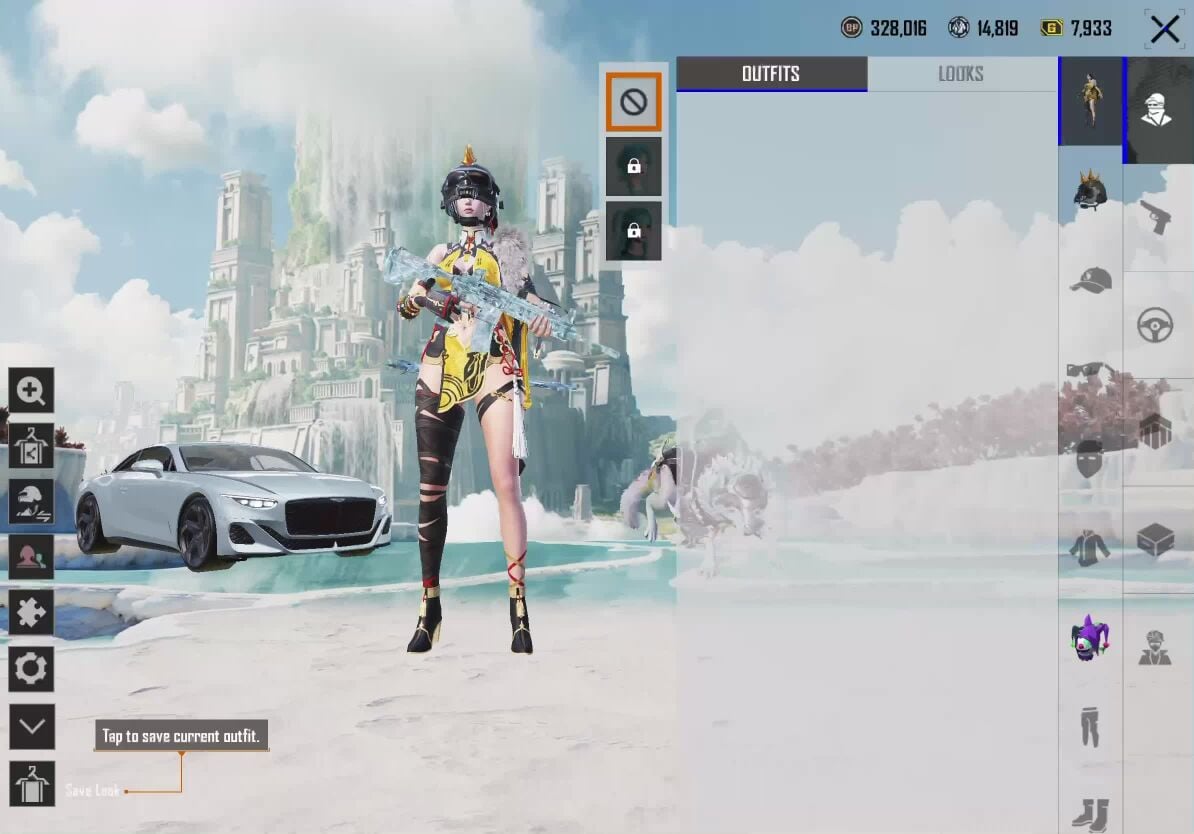Close the wardrobe with the X button
Image resolution: width=1194 pixels, height=834 pixels.
[1164, 29]
